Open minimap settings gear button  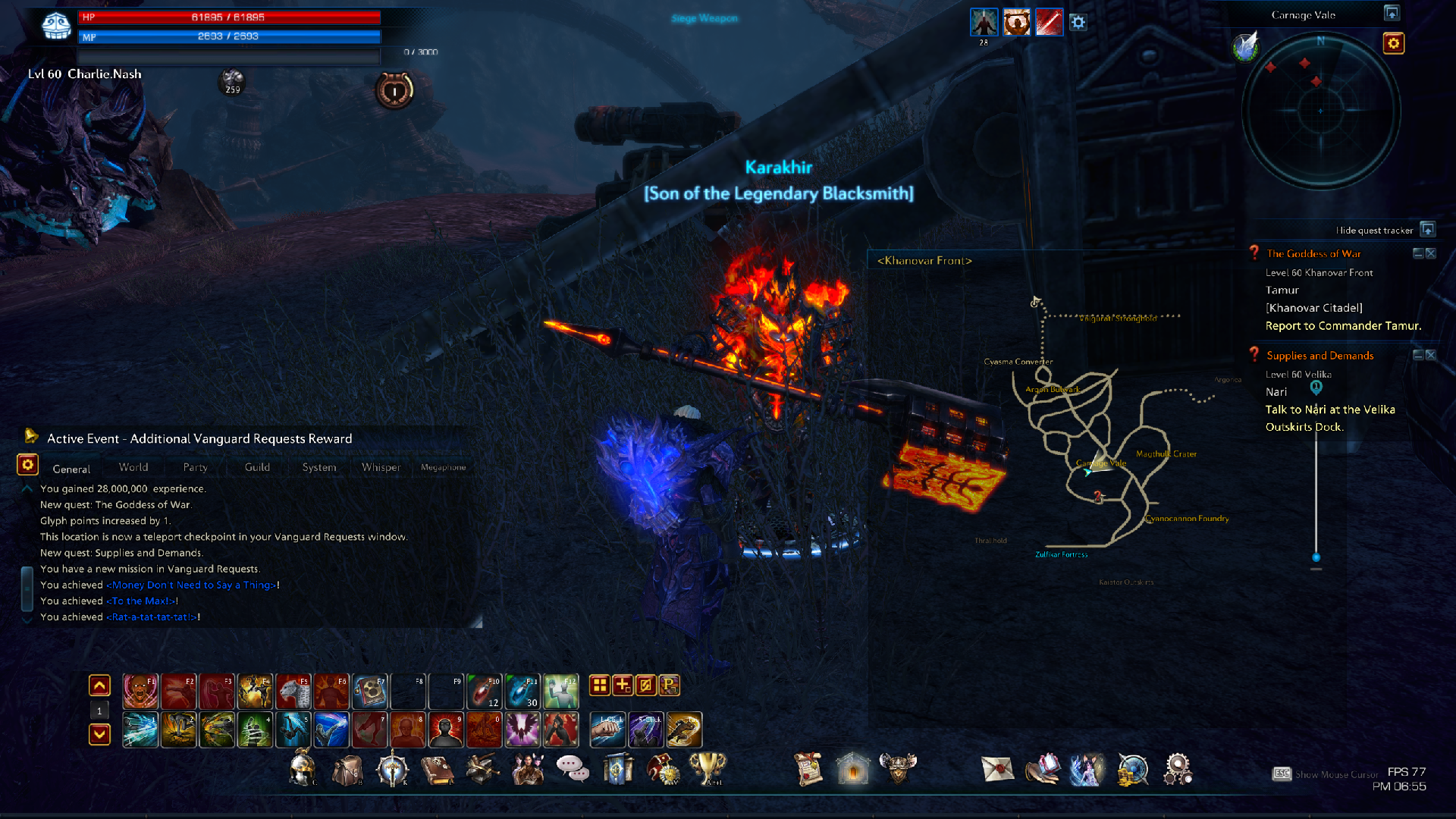tap(1393, 43)
